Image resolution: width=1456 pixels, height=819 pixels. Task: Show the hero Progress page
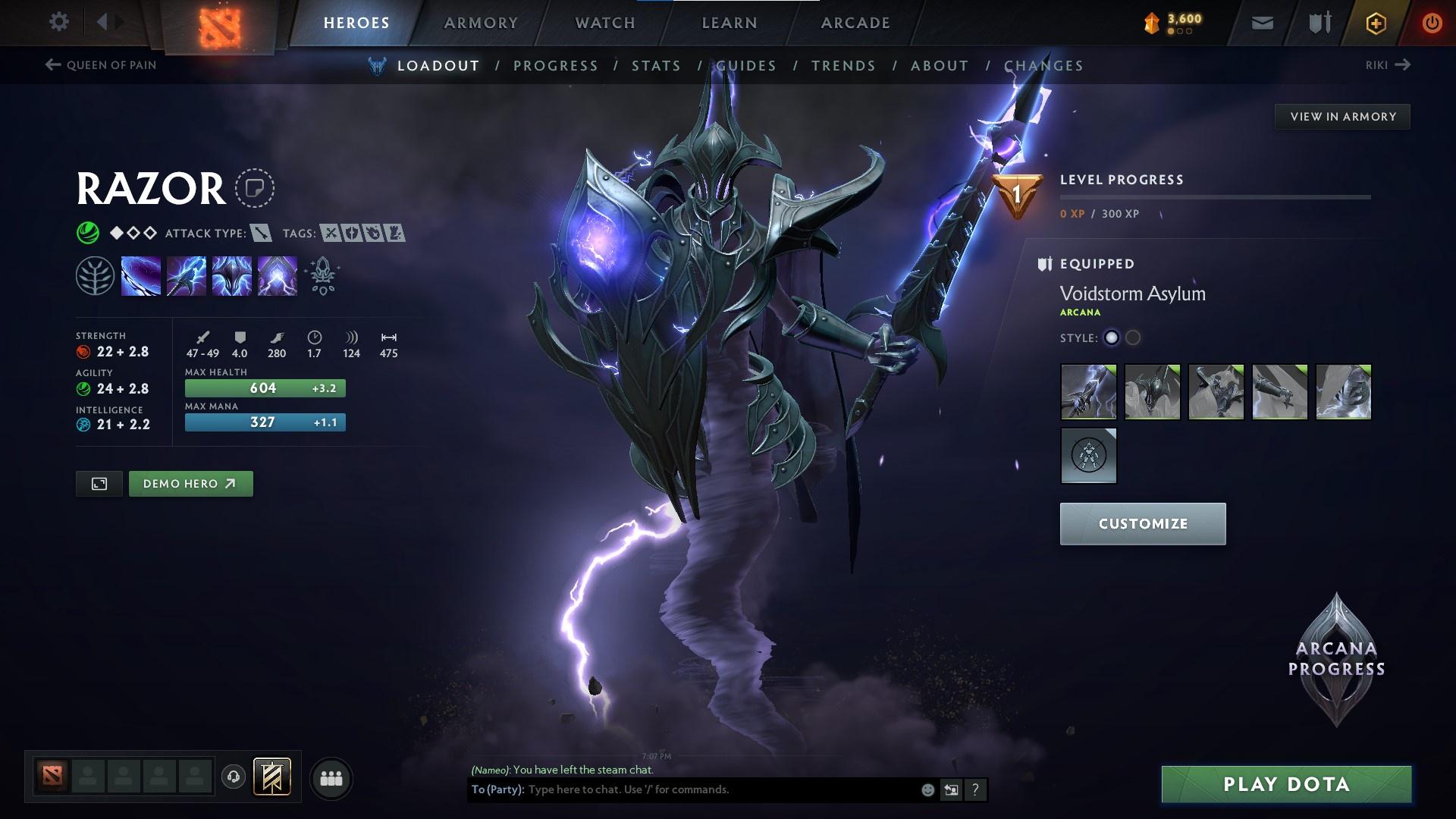(x=556, y=66)
